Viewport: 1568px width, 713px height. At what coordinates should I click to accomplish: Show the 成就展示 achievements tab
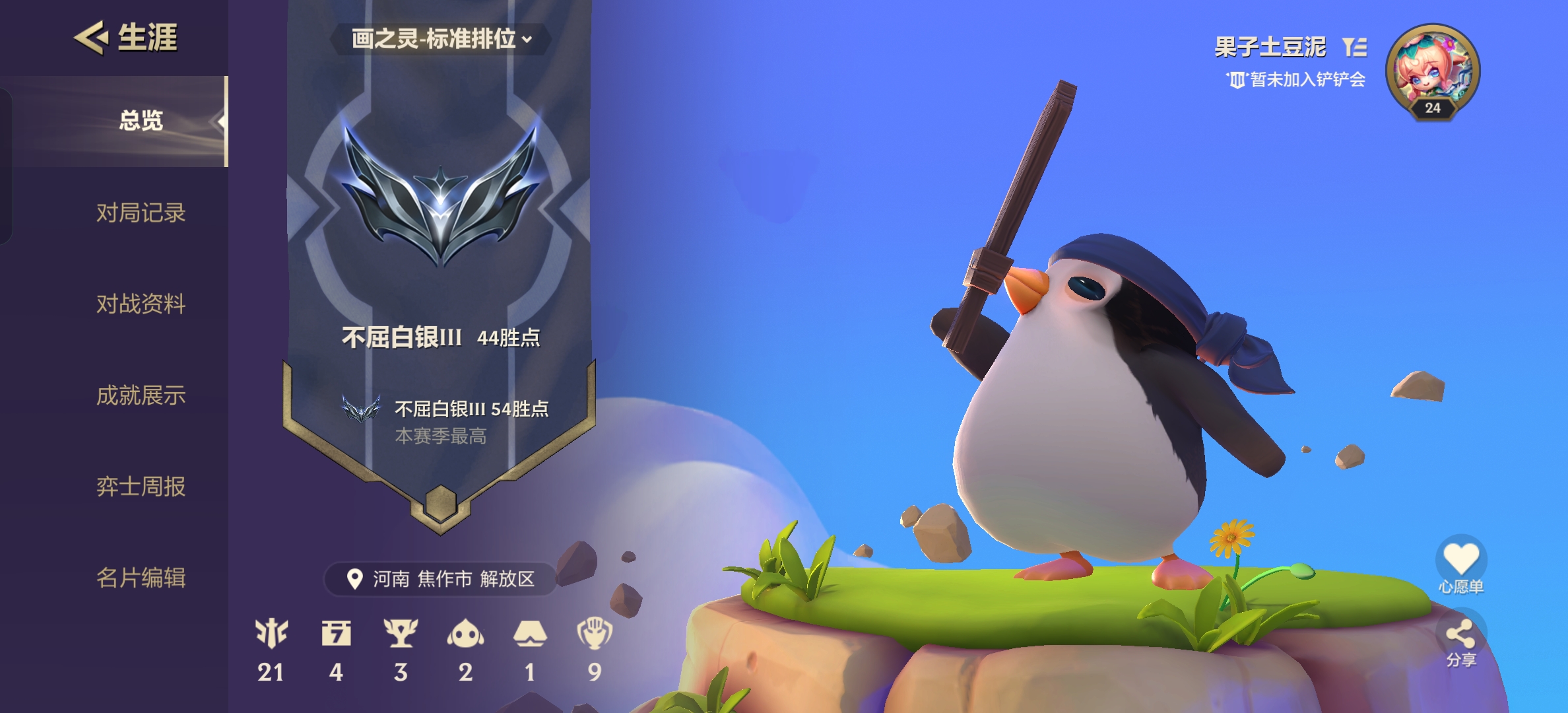[x=141, y=395]
